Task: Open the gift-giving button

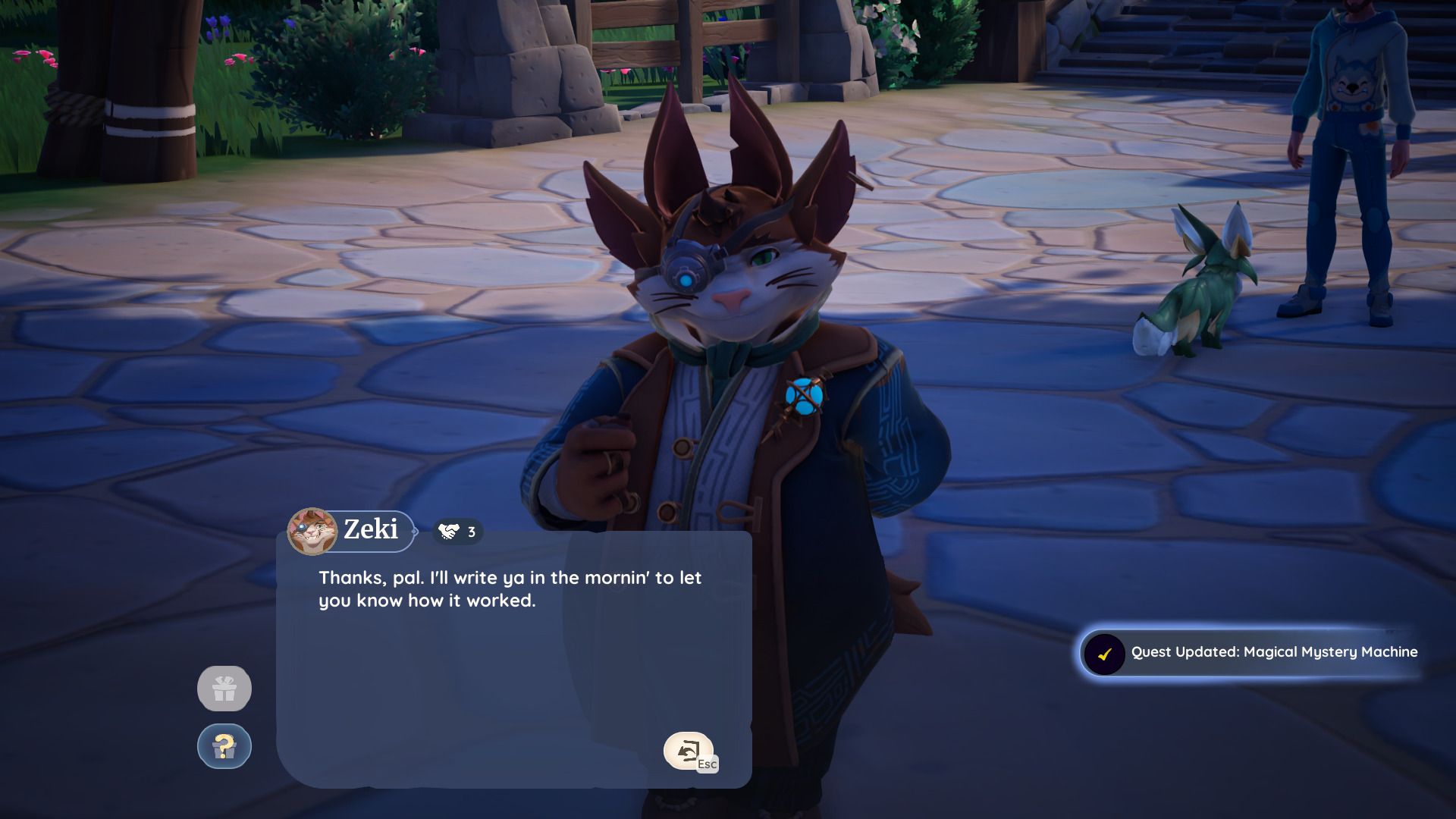Action: (x=224, y=689)
